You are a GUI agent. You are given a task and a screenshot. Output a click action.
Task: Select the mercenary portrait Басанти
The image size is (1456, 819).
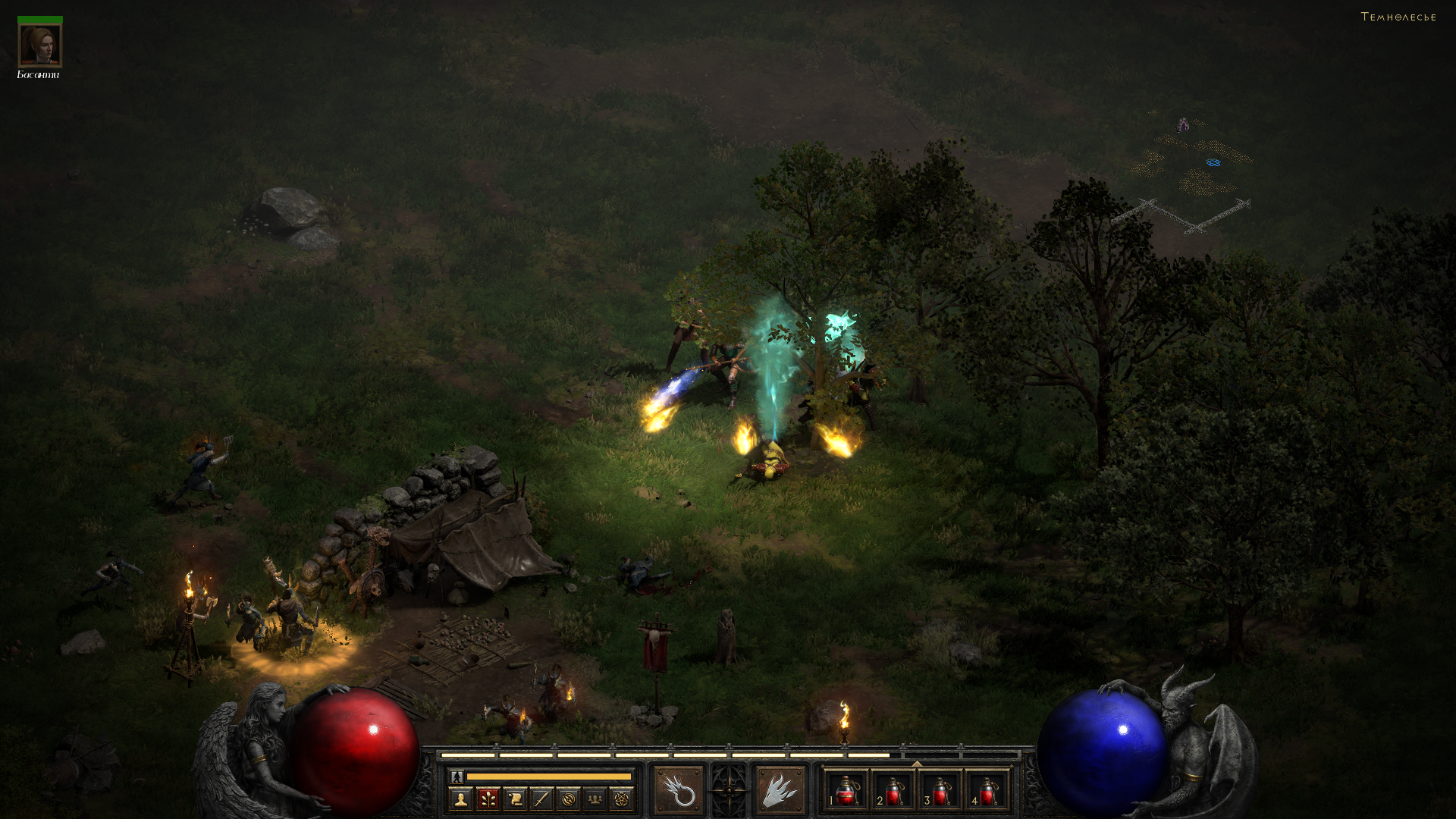[39, 45]
